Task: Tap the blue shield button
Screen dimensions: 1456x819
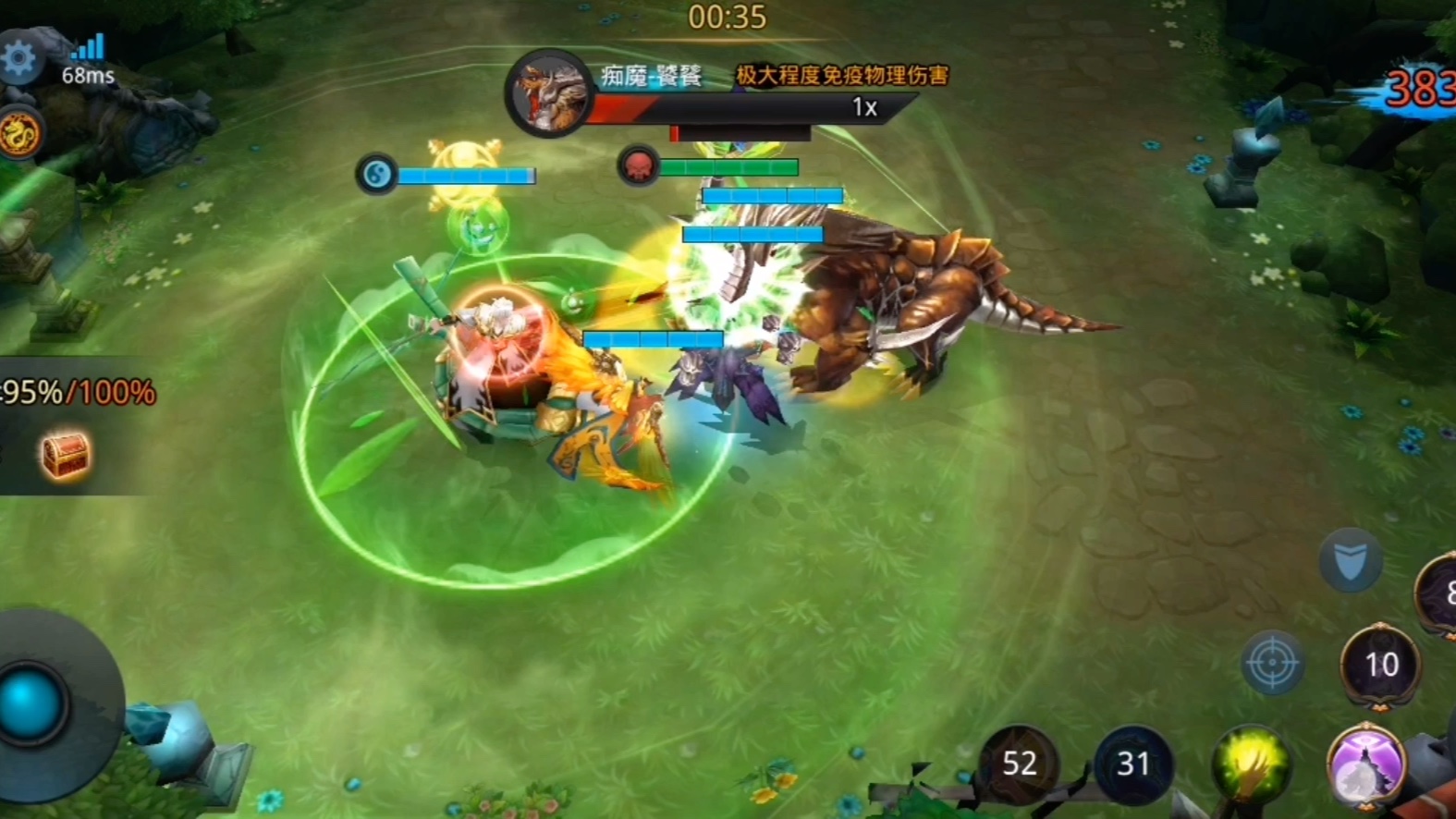Action: tap(1351, 560)
